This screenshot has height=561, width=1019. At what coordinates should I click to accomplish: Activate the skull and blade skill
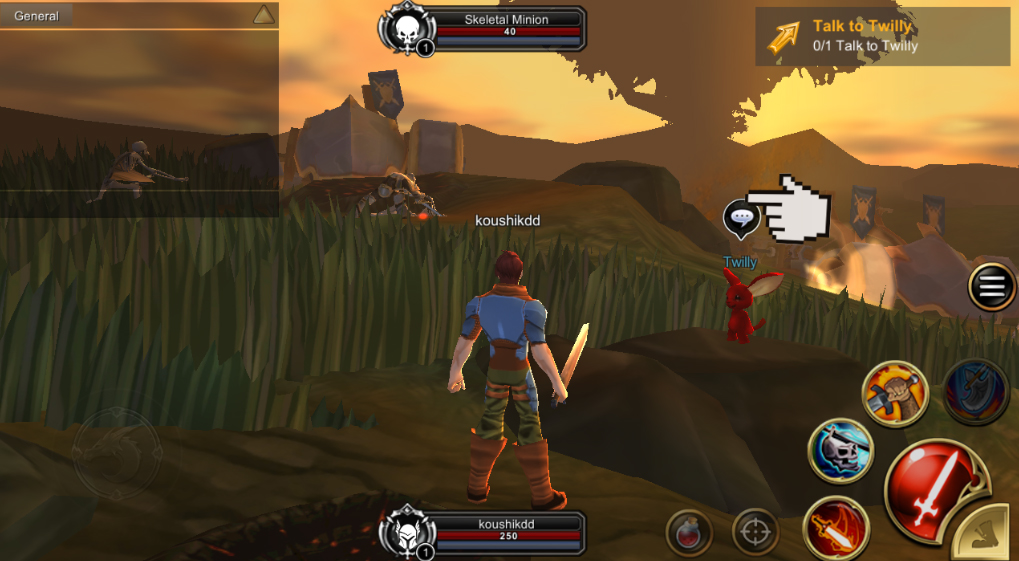841,451
